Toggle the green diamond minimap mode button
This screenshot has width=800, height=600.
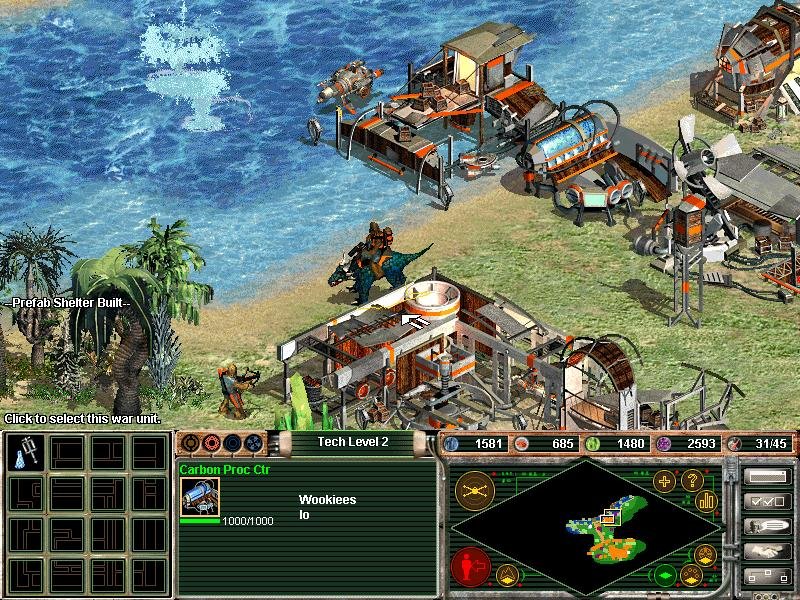point(663,576)
